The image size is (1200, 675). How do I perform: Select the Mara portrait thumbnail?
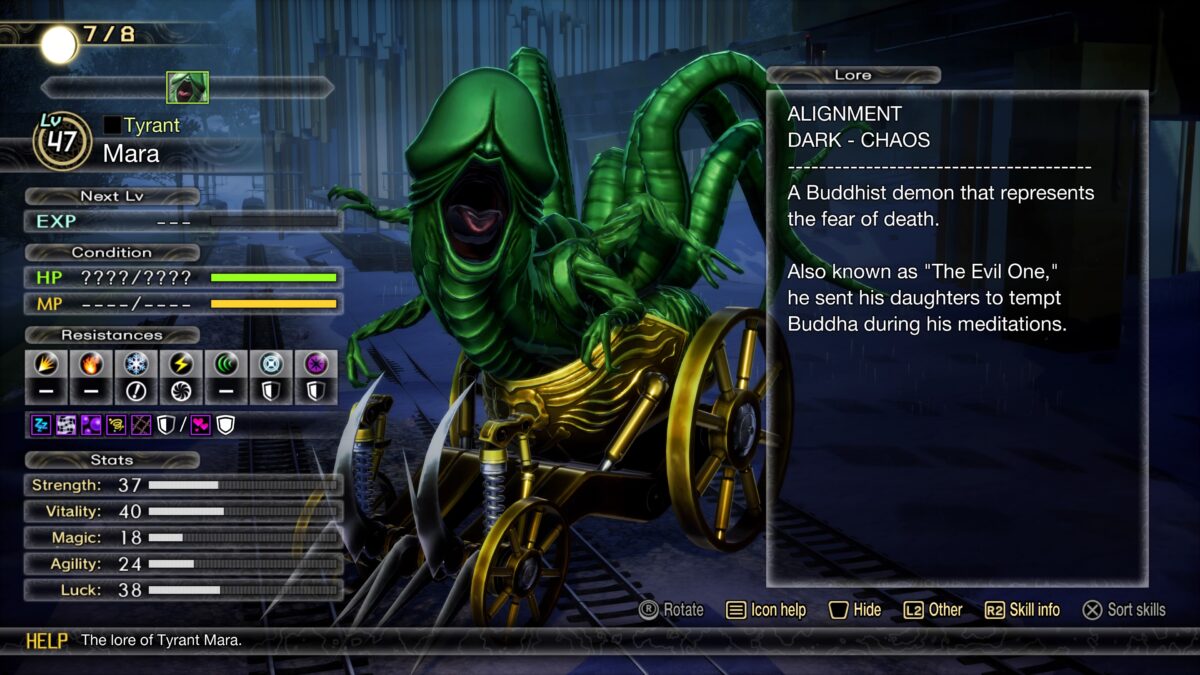[187, 87]
